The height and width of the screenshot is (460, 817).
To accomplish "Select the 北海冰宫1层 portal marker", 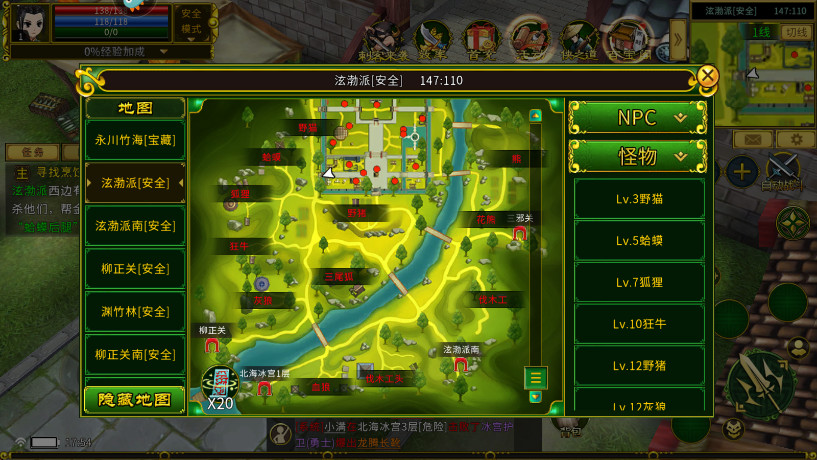I will point(264,388).
